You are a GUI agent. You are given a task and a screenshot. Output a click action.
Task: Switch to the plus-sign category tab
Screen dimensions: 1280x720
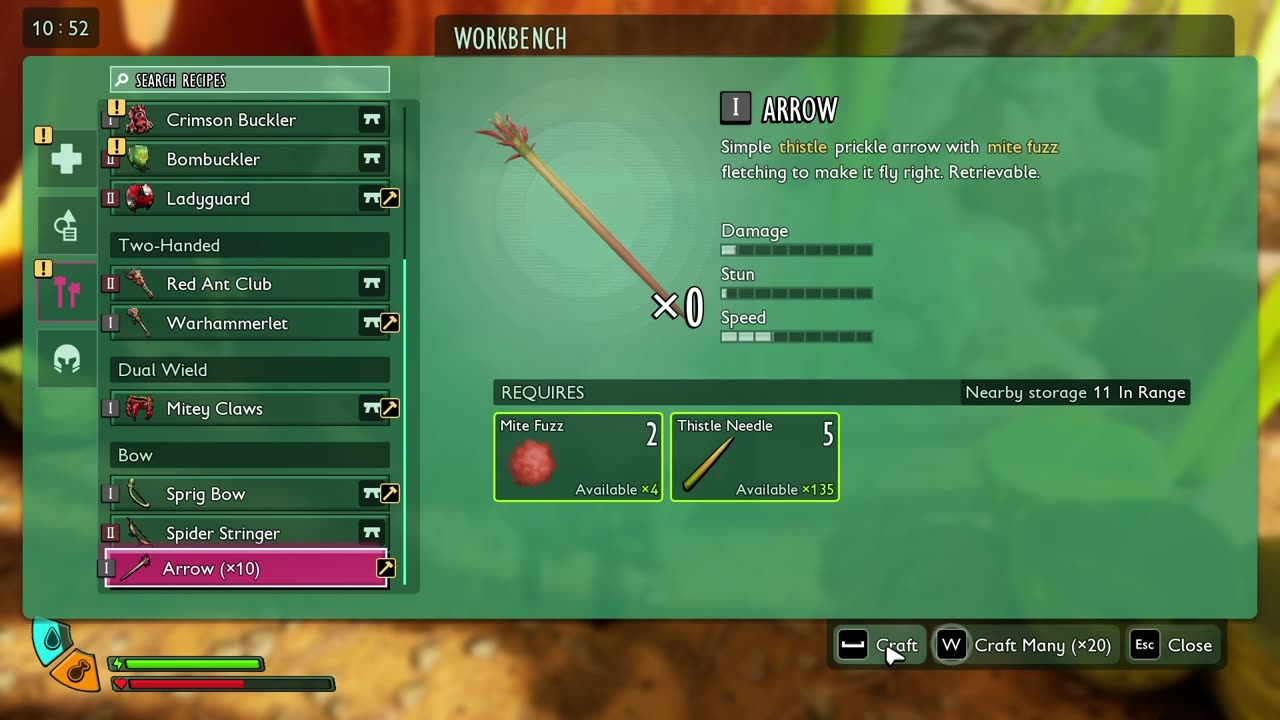[67, 159]
